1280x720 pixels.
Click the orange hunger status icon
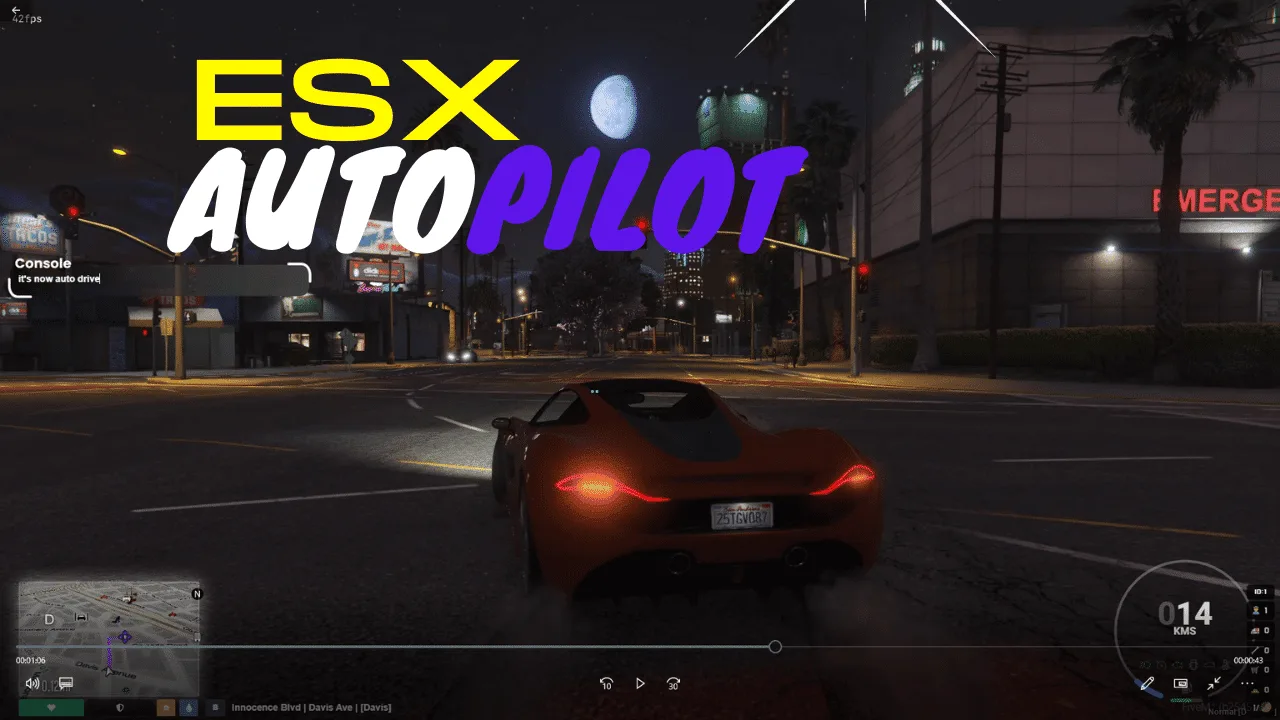167,707
